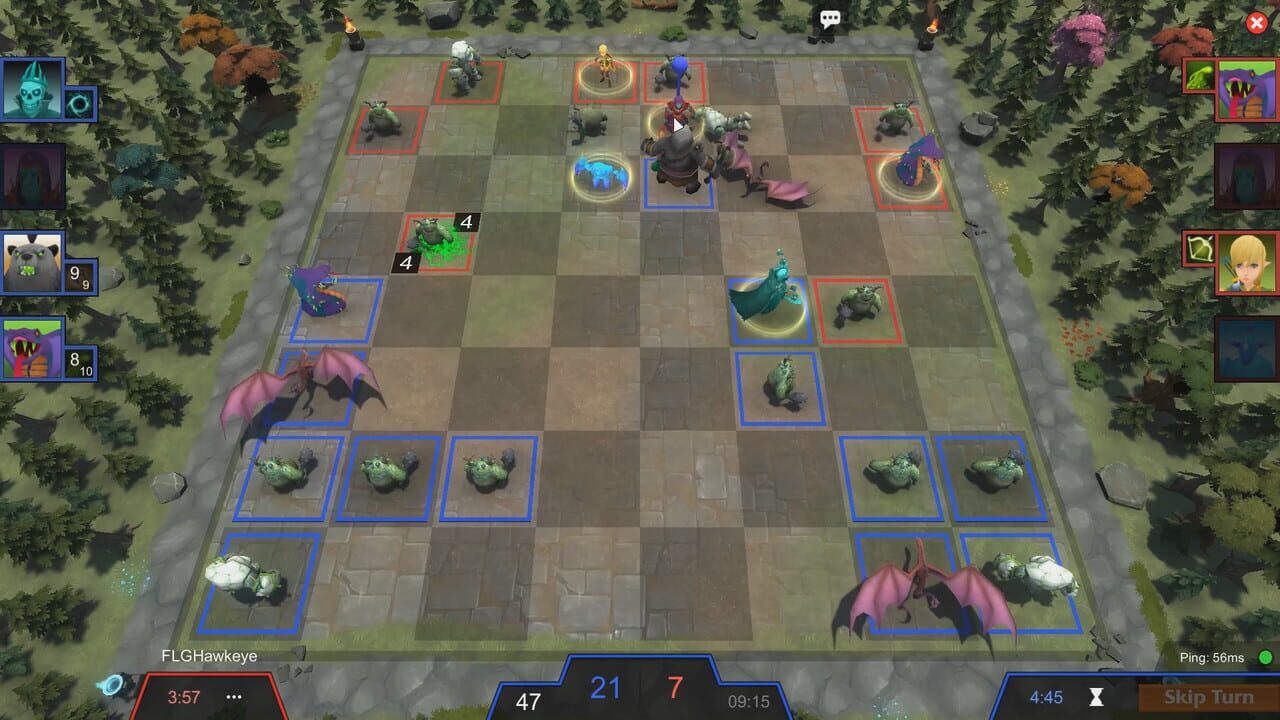Viewport: 1280px width, 720px height.
Task: Click the red X button at top right
Action: coord(1255,22)
